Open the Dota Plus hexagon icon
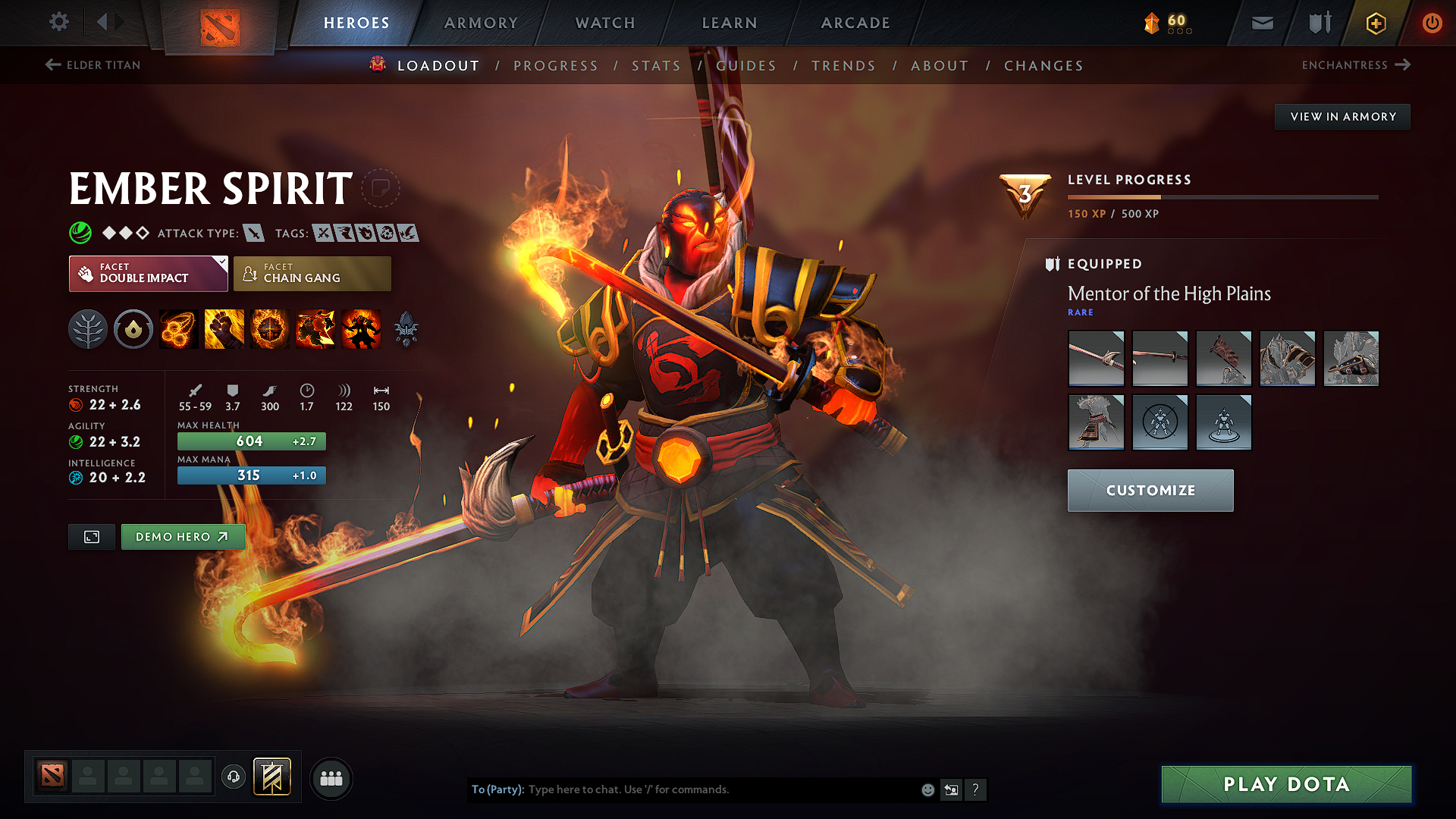Screen dimensions: 1456x819 coord(1375,23)
